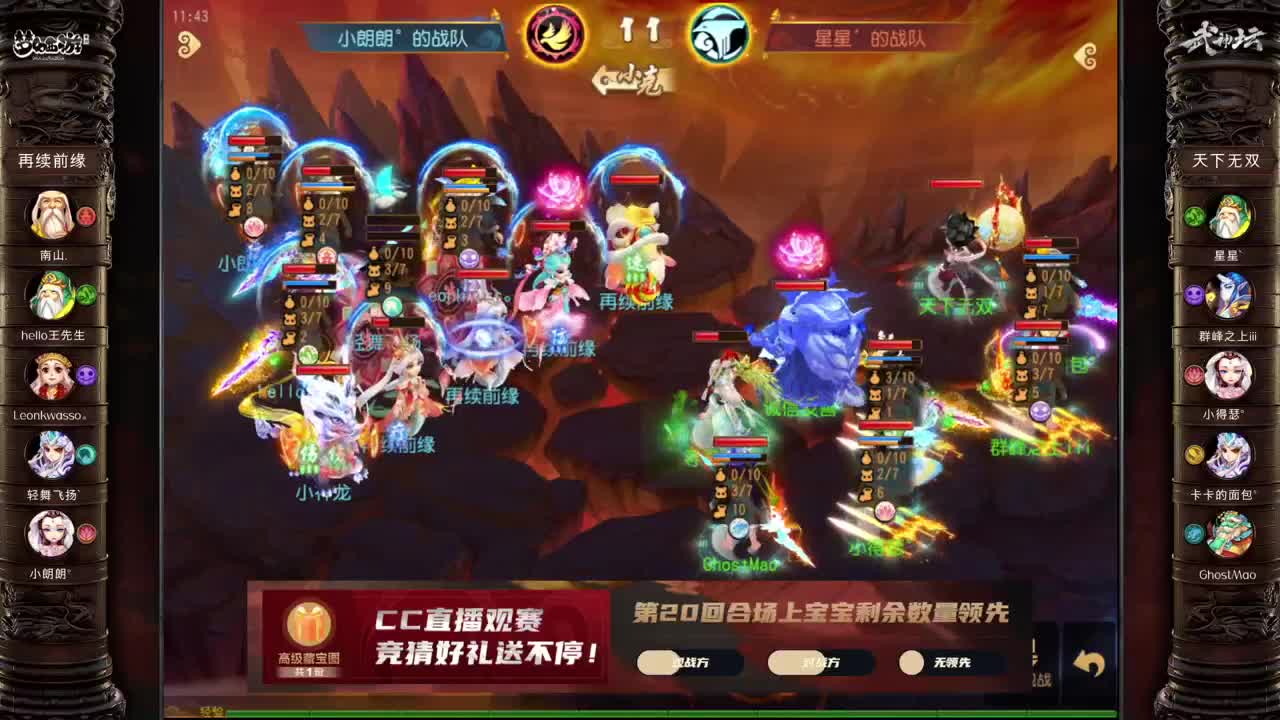
Task: Choose the 对战方 betting option
Action: coord(820,662)
